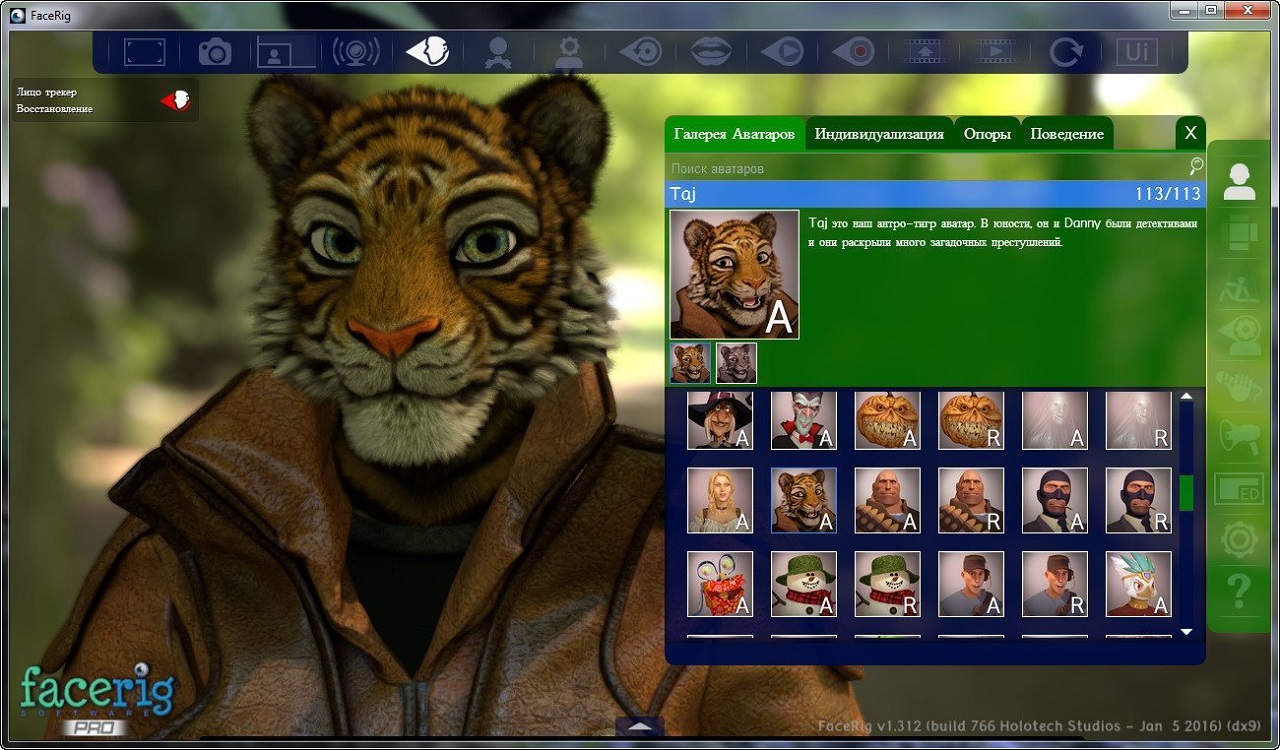The height and width of the screenshot is (750, 1280).
Task: Select the Dracula vampire avatar
Action: pyautogui.click(x=804, y=421)
